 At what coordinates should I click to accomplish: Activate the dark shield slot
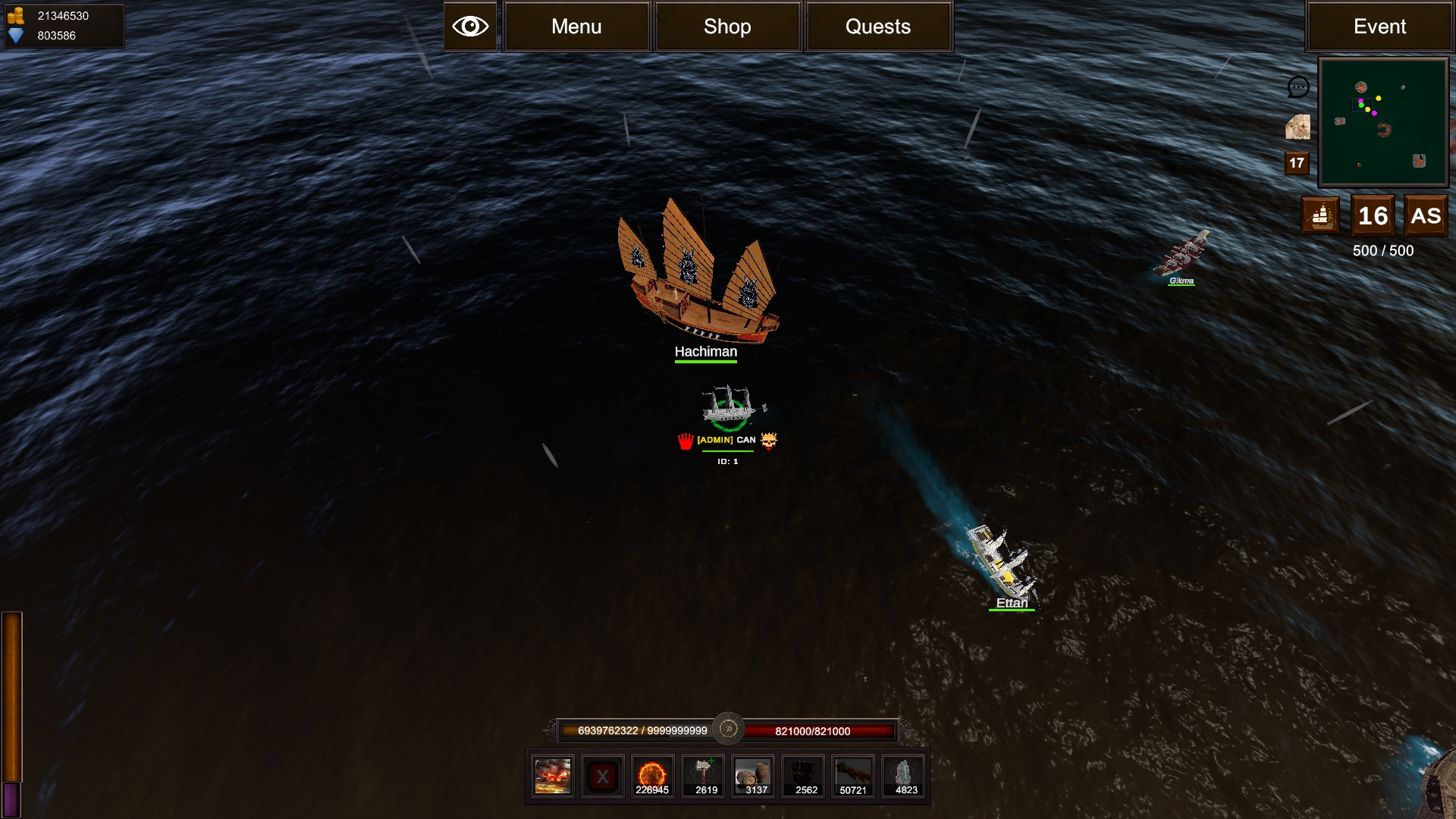(803, 777)
